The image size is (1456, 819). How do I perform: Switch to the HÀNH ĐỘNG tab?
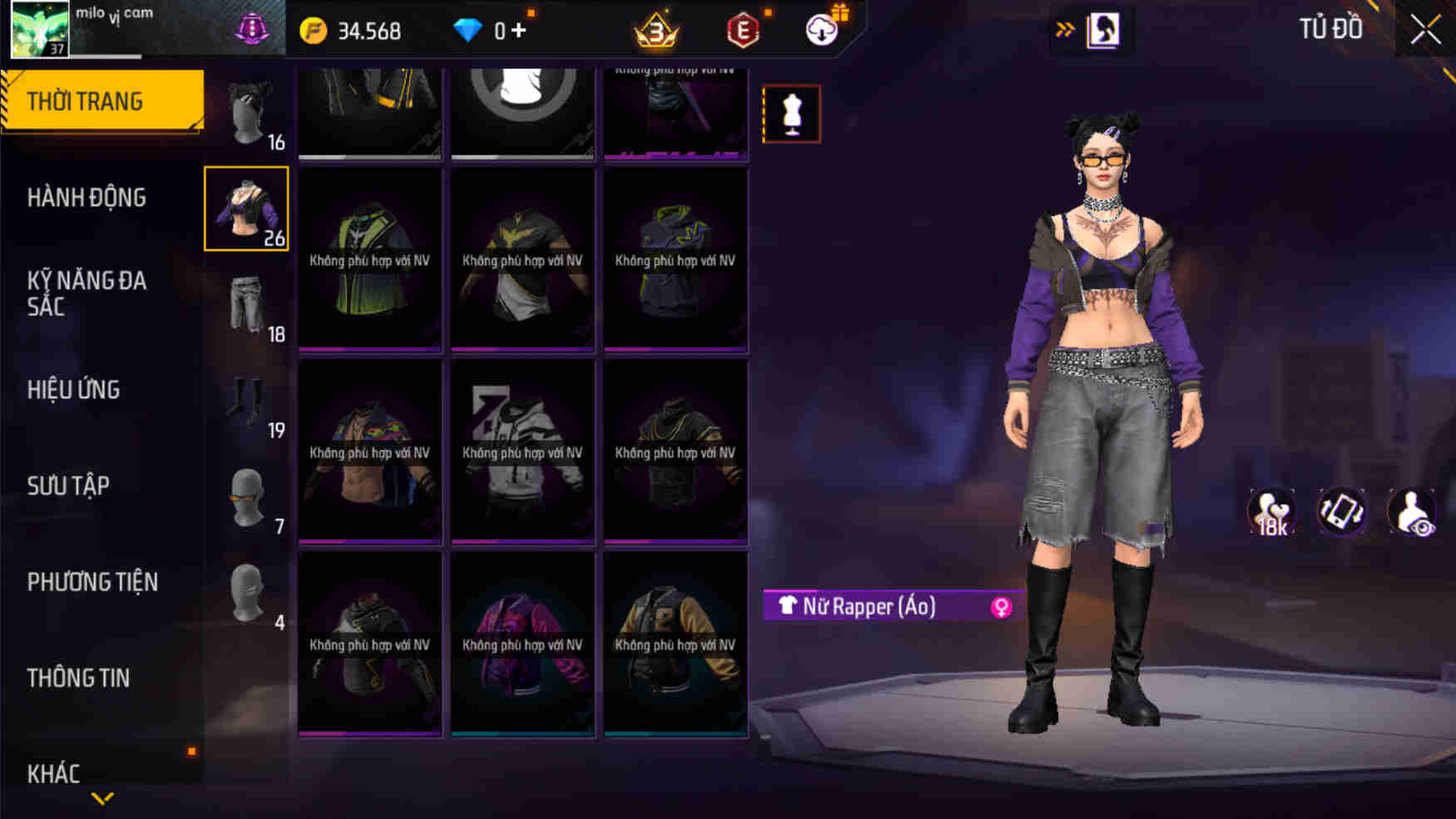coord(86,198)
